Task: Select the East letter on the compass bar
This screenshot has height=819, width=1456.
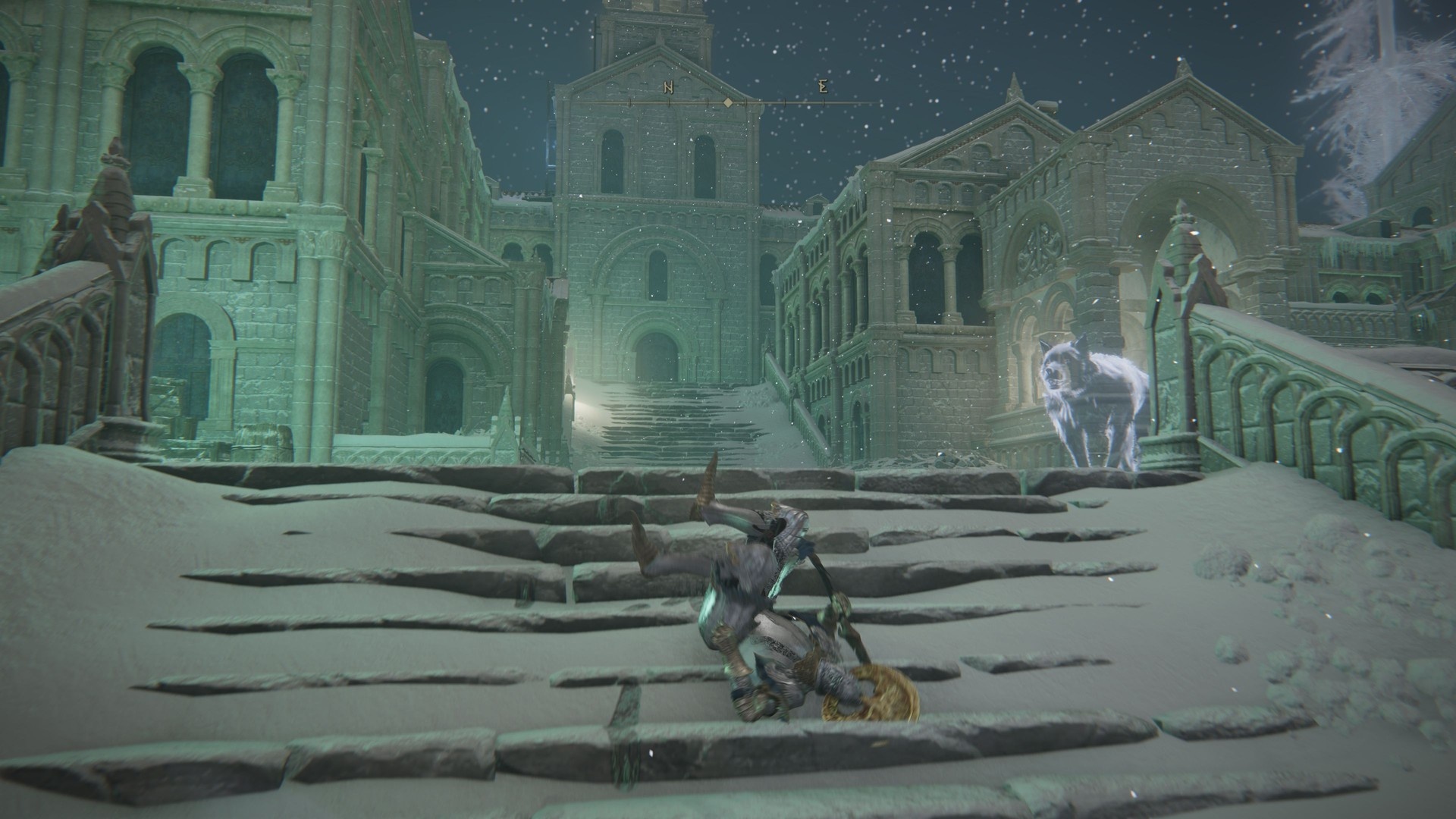Action: pyautogui.click(x=823, y=87)
